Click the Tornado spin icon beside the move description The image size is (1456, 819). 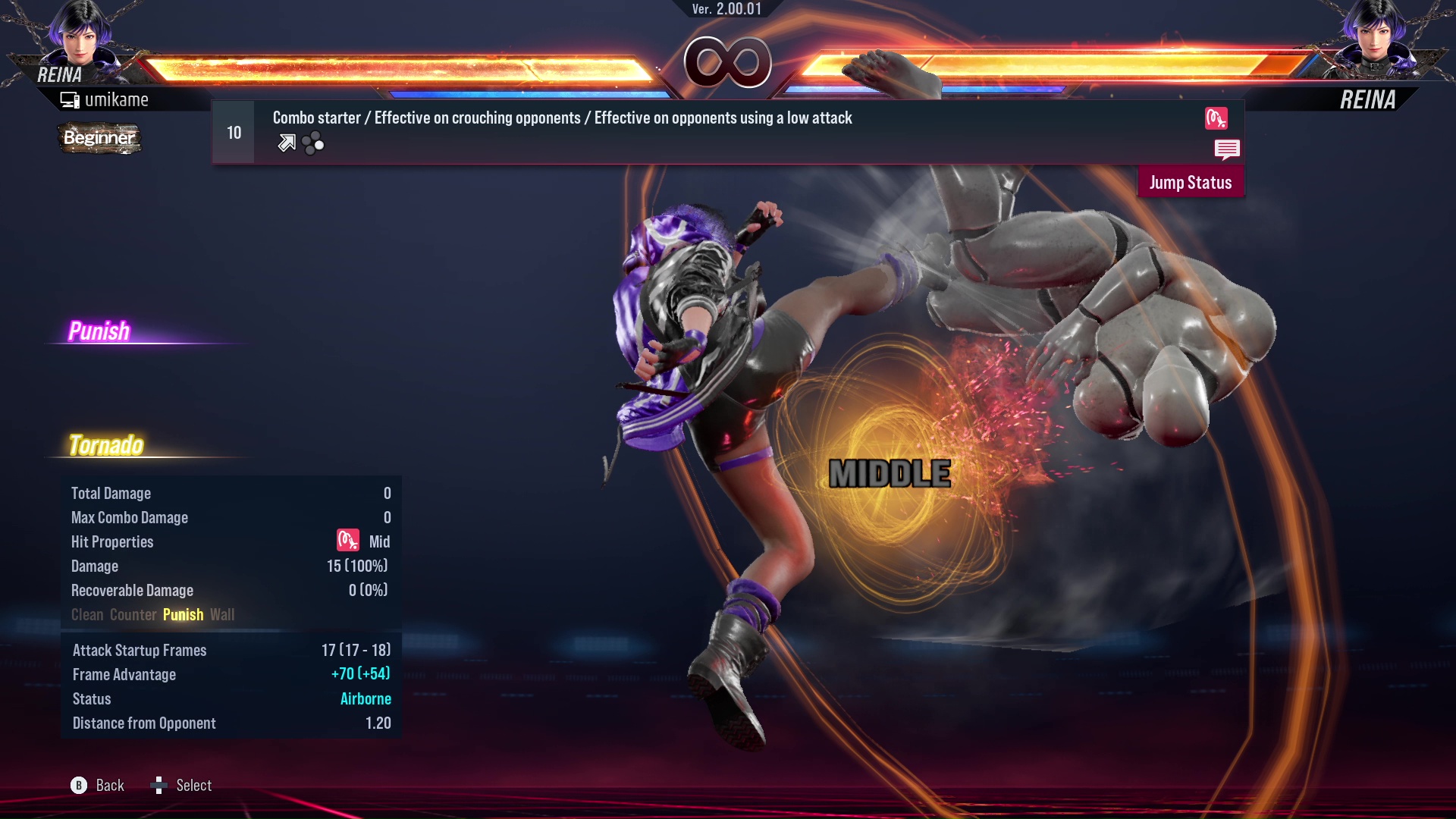1218,118
